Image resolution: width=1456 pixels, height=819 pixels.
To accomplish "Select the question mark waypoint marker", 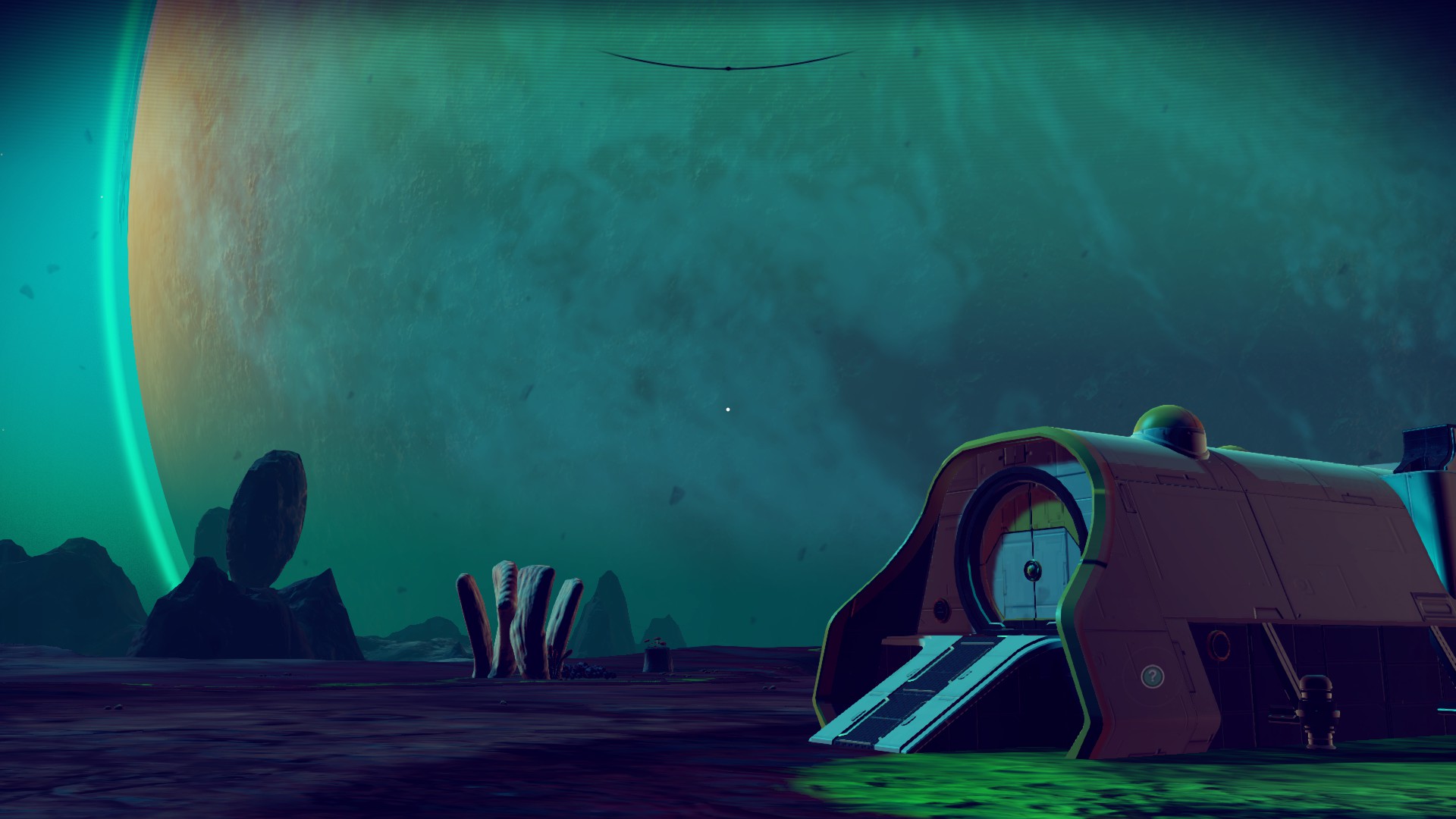I will (1152, 676).
